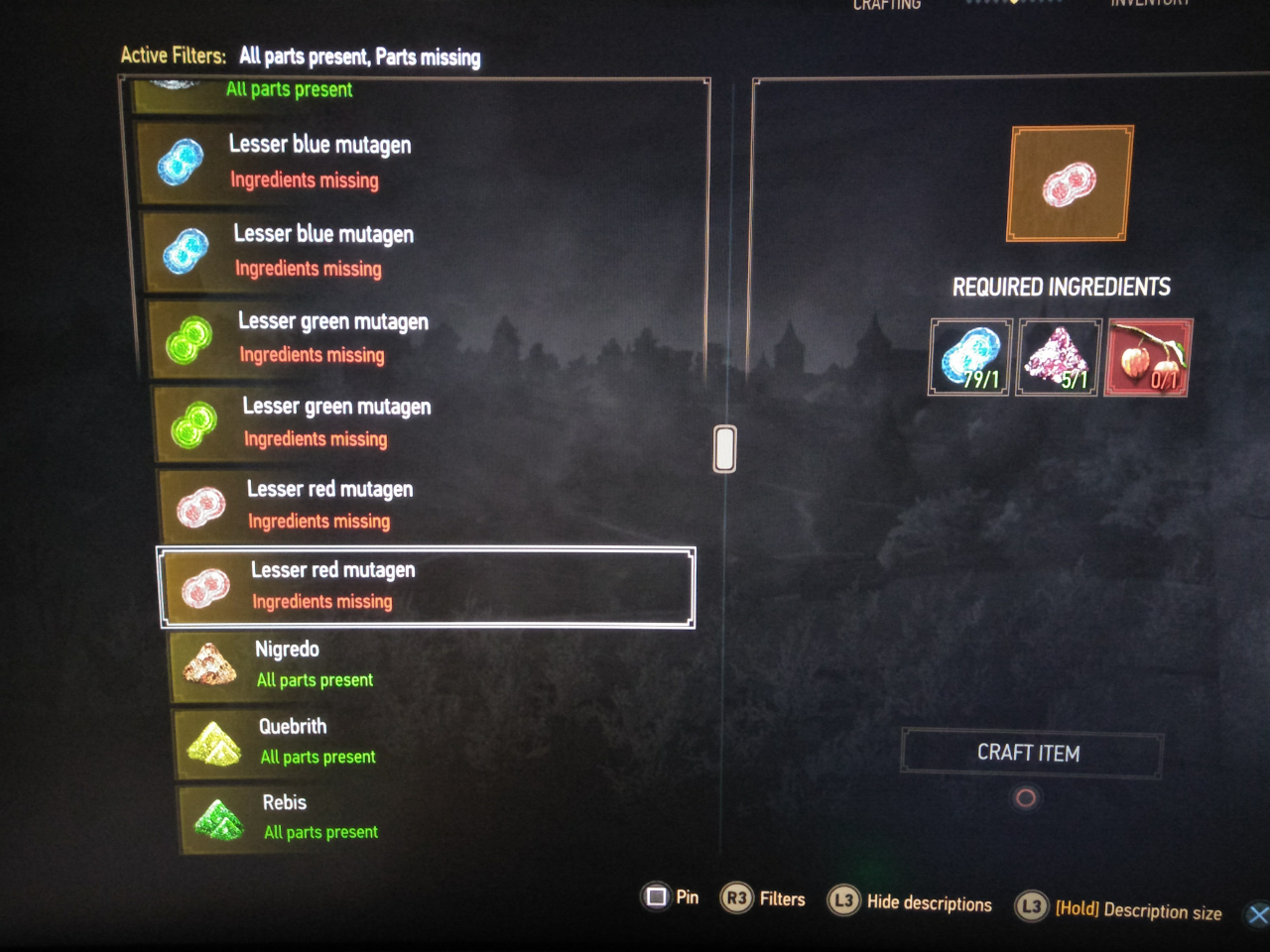Switch to the Crafting tab
Viewport: 1270px width, 952px height.
coord(887,5)
